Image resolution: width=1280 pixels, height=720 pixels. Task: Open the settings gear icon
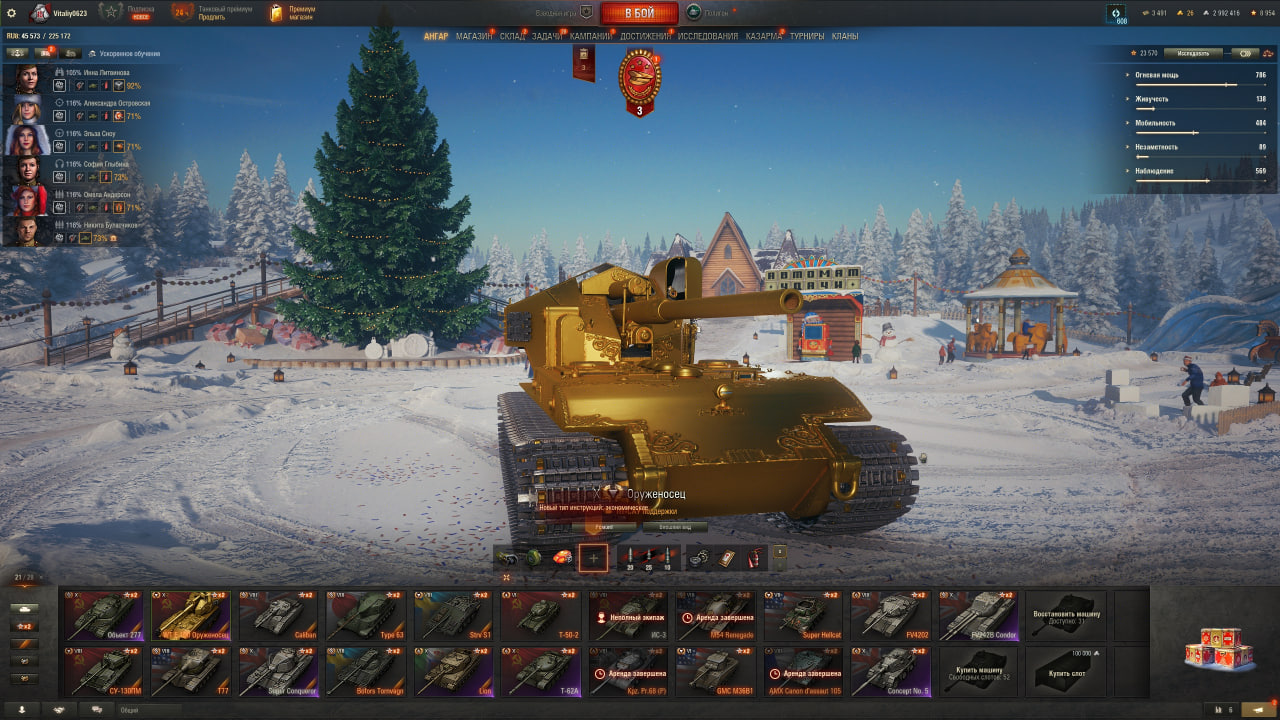click(12, 13)
